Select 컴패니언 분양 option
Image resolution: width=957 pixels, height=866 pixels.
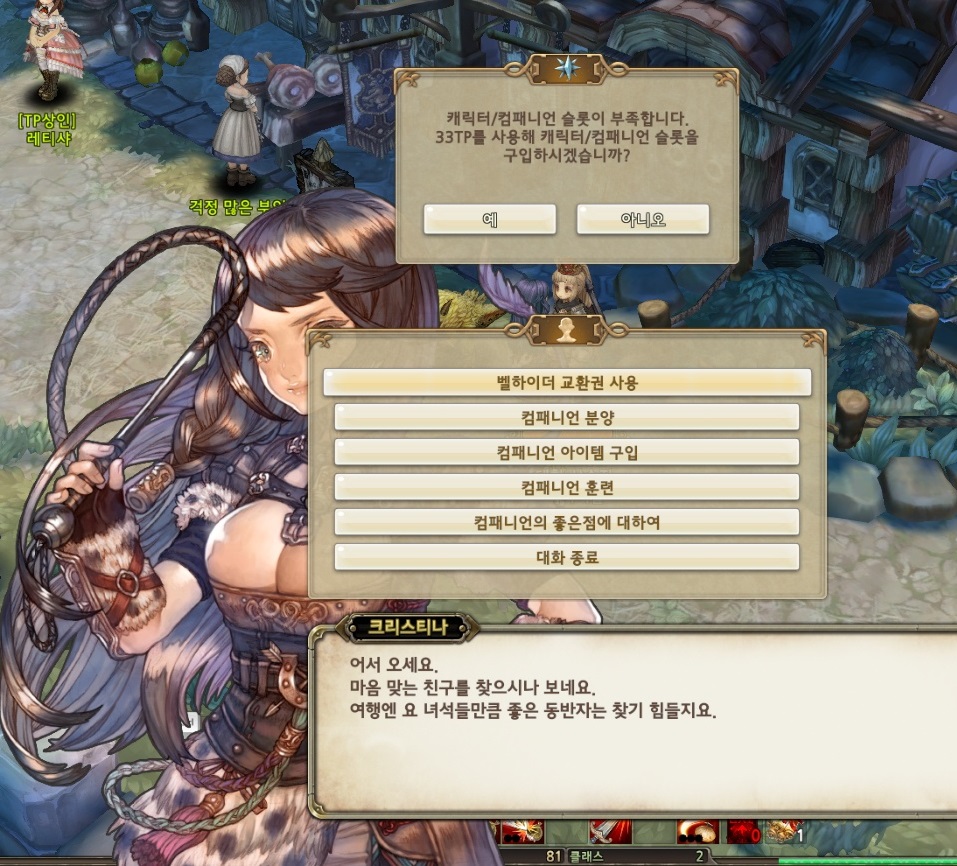pos(567,417)
